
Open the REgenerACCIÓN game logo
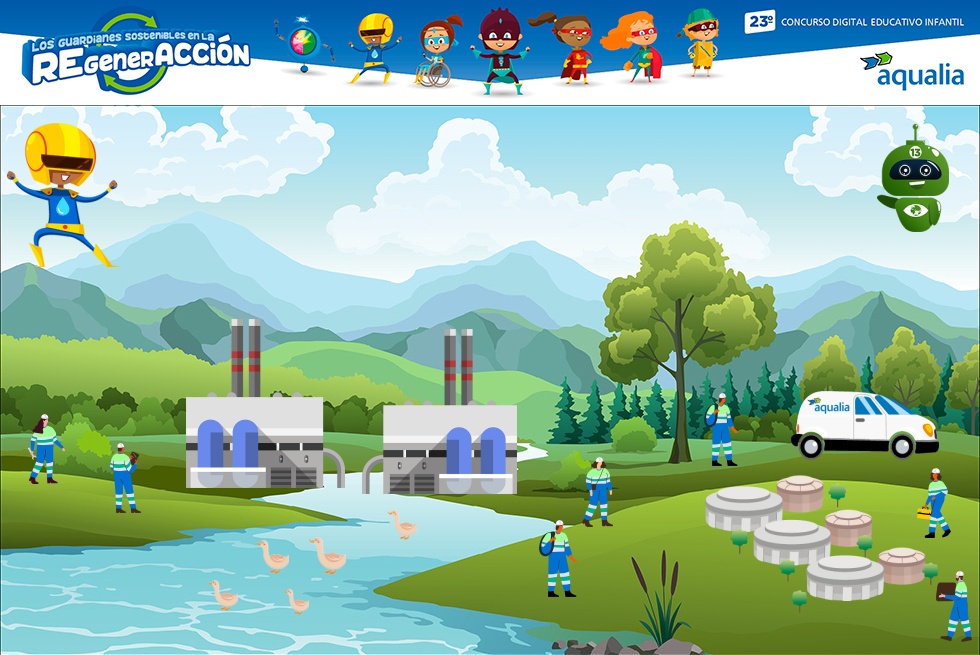(x=137, y=55)
